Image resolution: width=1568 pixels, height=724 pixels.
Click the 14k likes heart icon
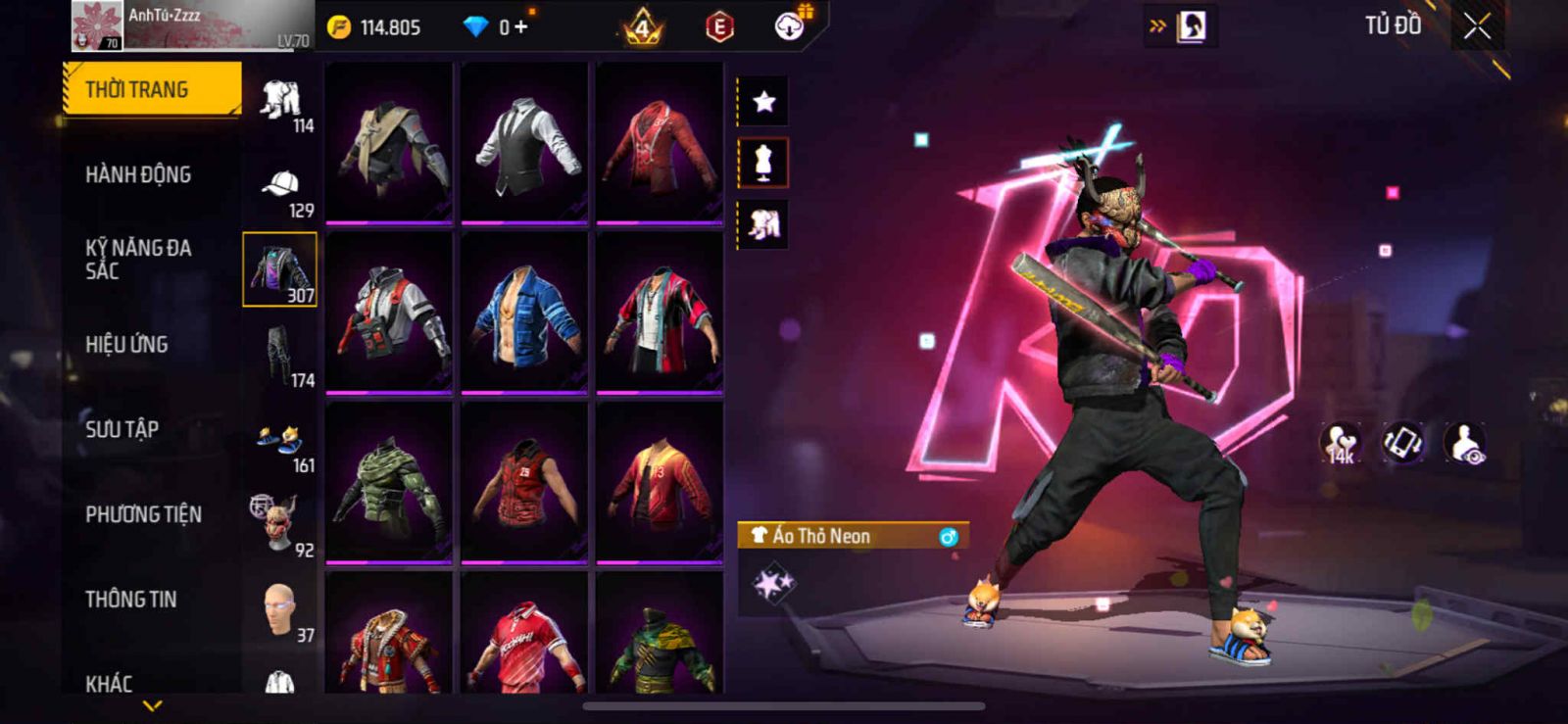(x=1341, y=443)
